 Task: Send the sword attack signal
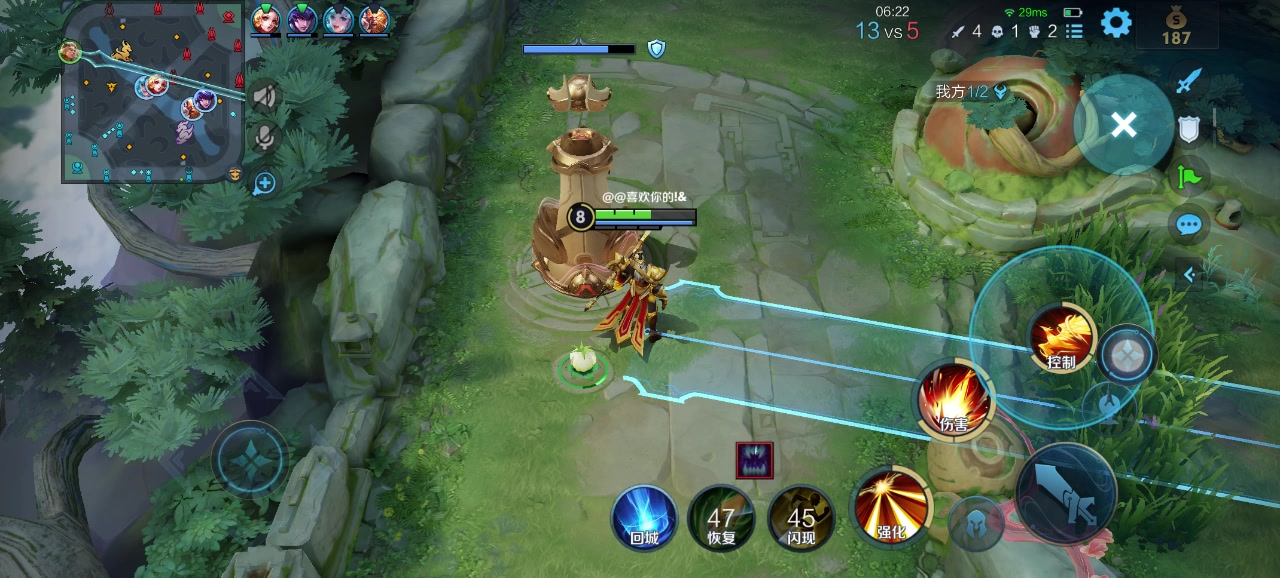point(1187,80)
